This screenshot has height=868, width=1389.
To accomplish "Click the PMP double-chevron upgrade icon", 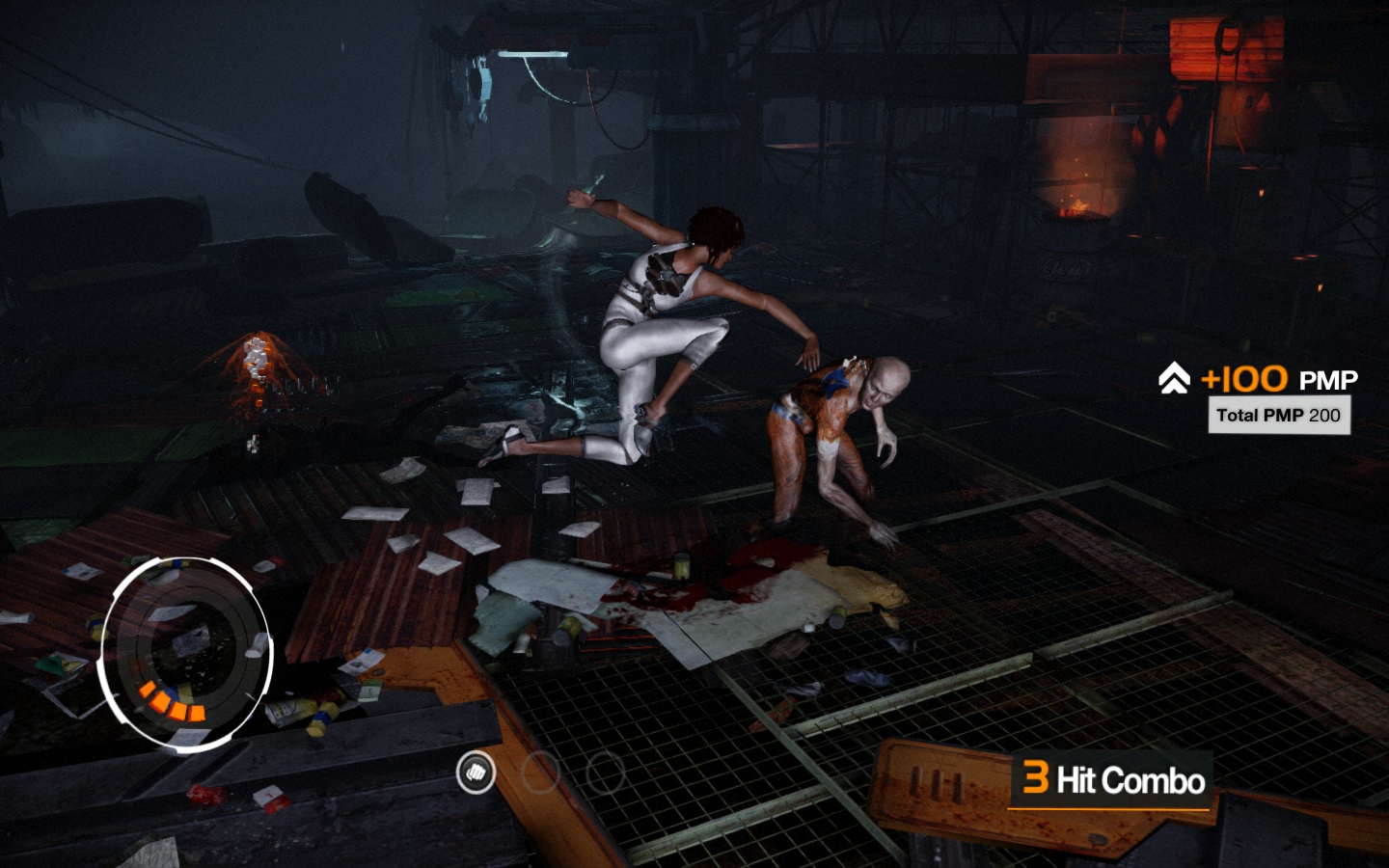I will pos(1174,378).
